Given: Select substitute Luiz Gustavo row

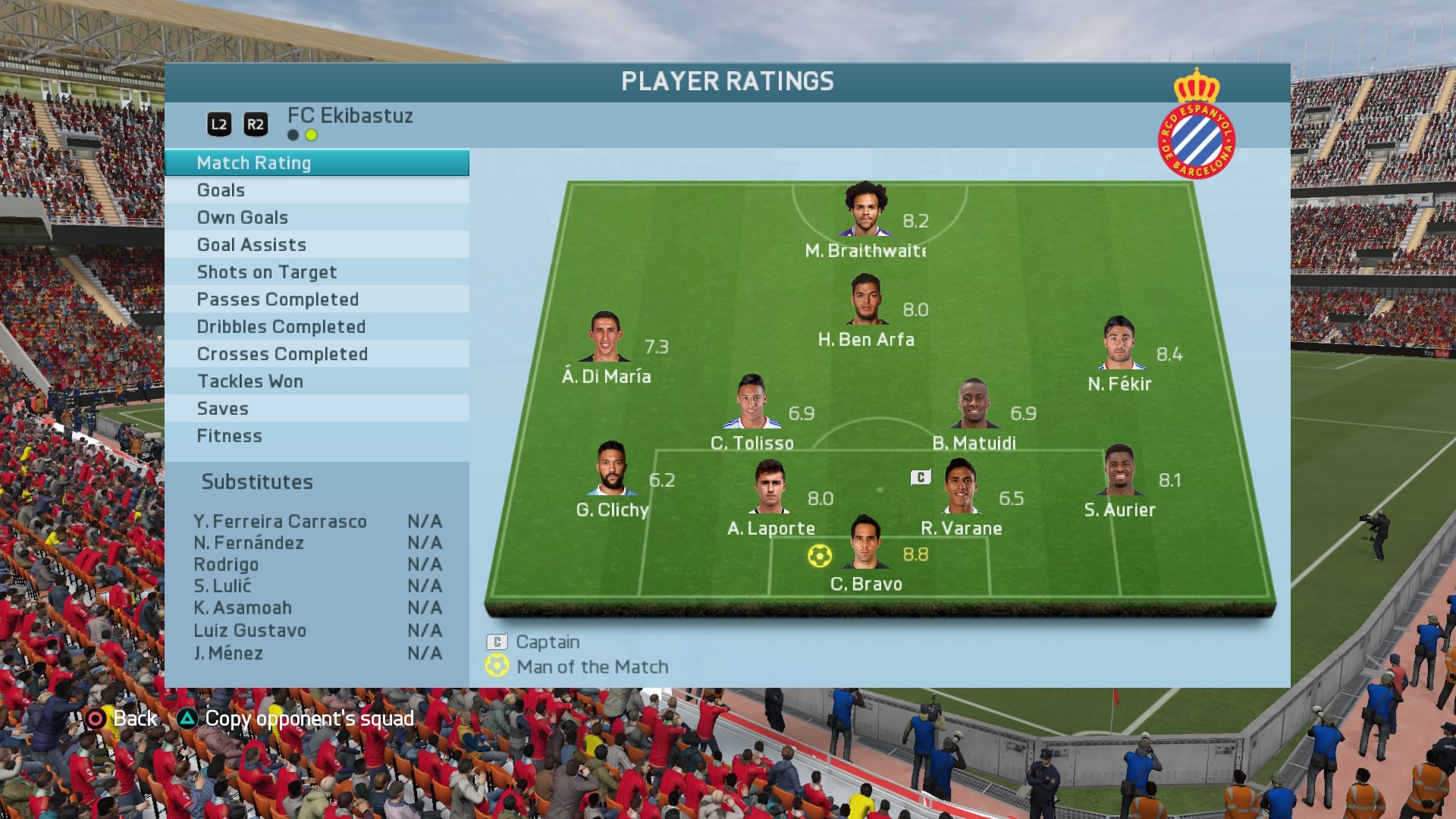Looking at the screenshot, I should 317,631.
